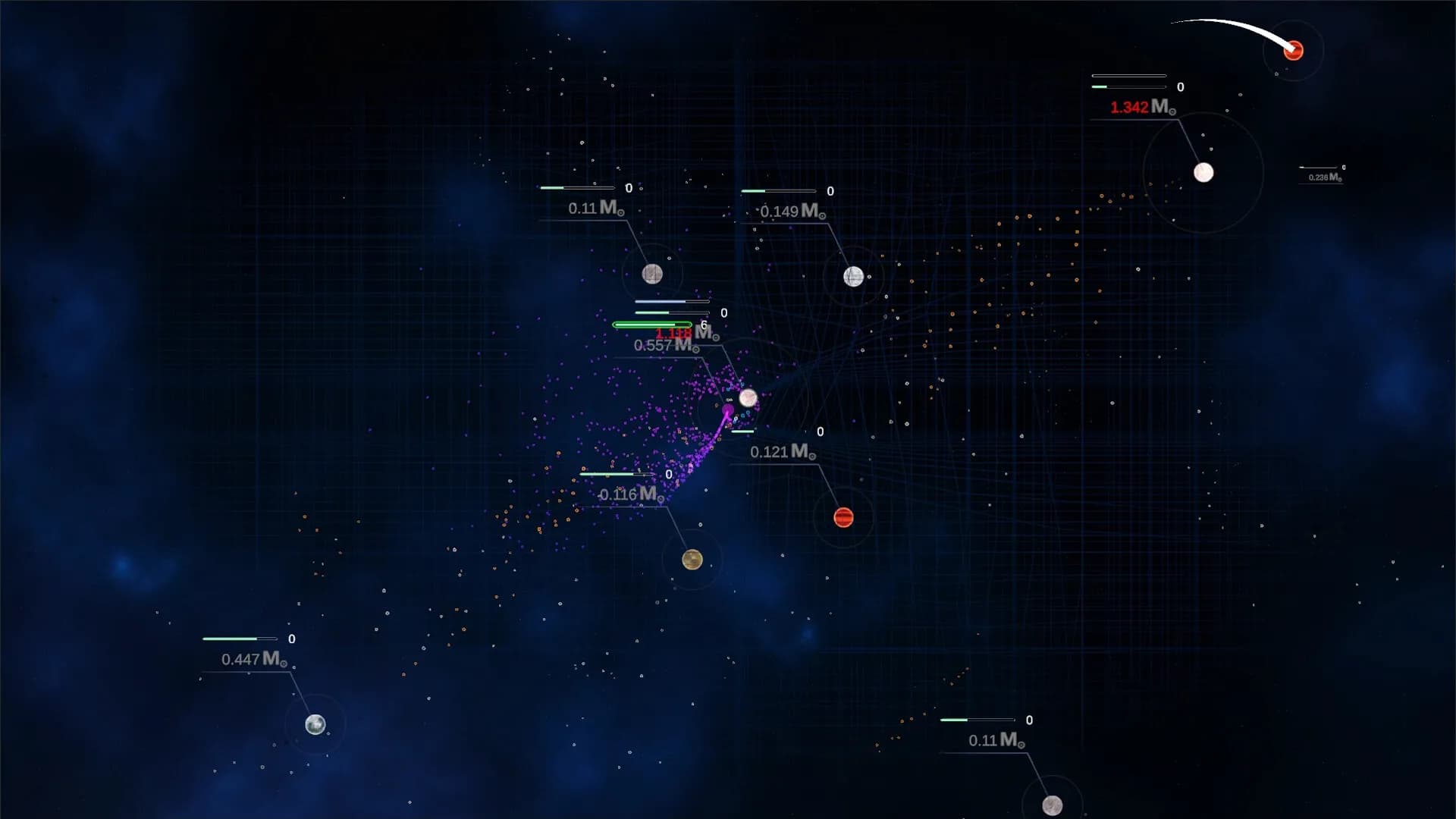Select the yellow planet labeled 0.116 M☉
Screen dimensions: 1456x819
tap(692, 560)
